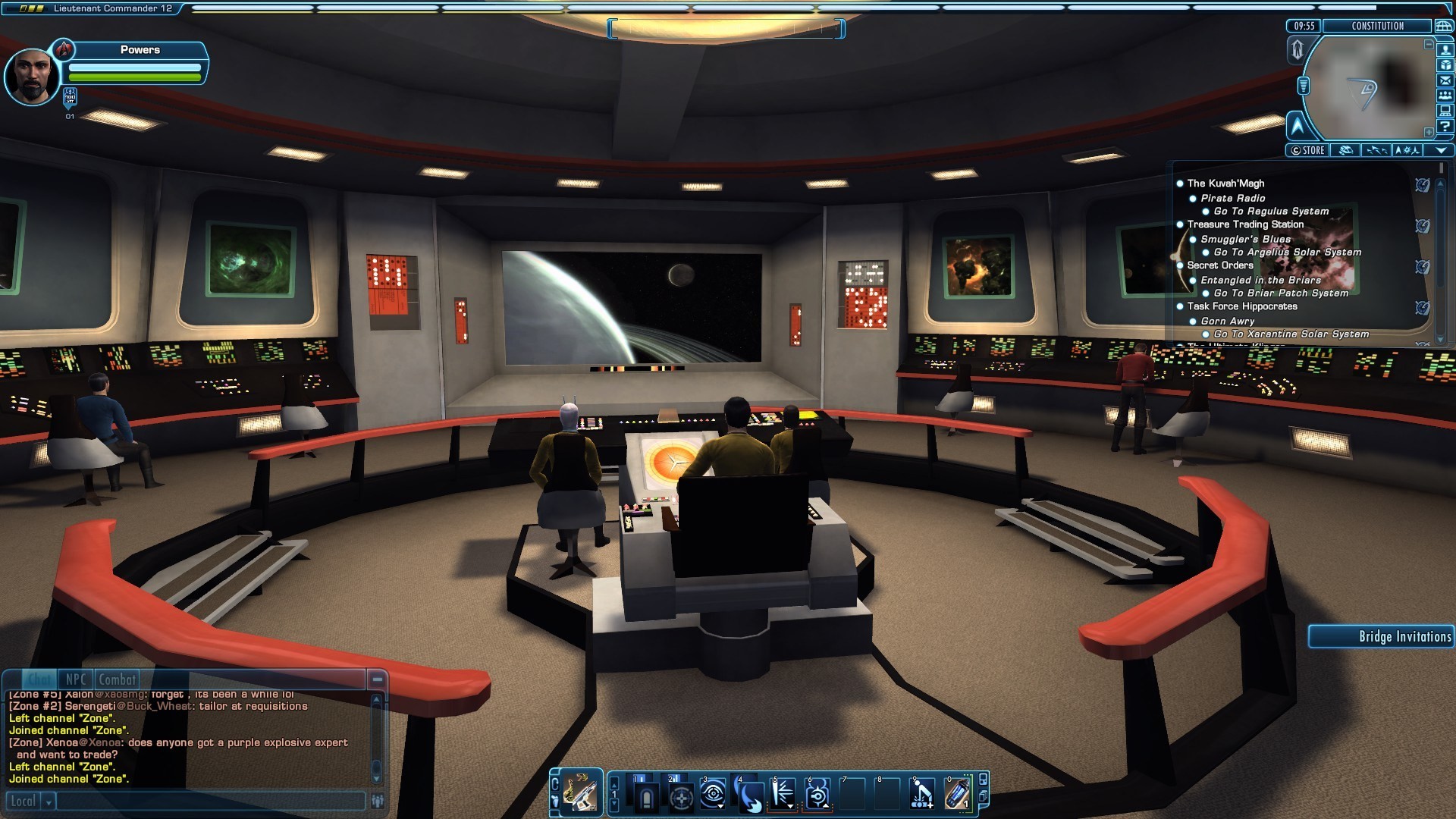Zoom out the minimap with minus button
The width and height of the screenshot is (1456, 819).
1429,45
